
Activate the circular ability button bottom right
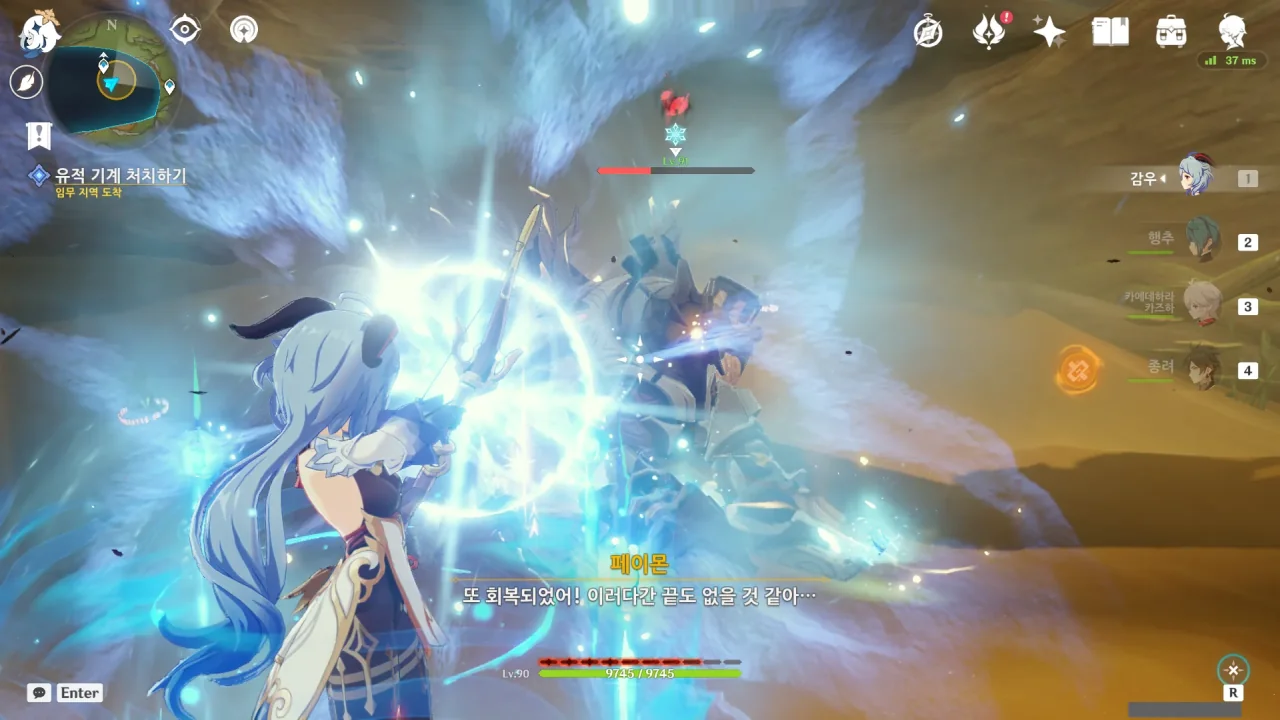pyautogui.click(x=1233, y=670)
